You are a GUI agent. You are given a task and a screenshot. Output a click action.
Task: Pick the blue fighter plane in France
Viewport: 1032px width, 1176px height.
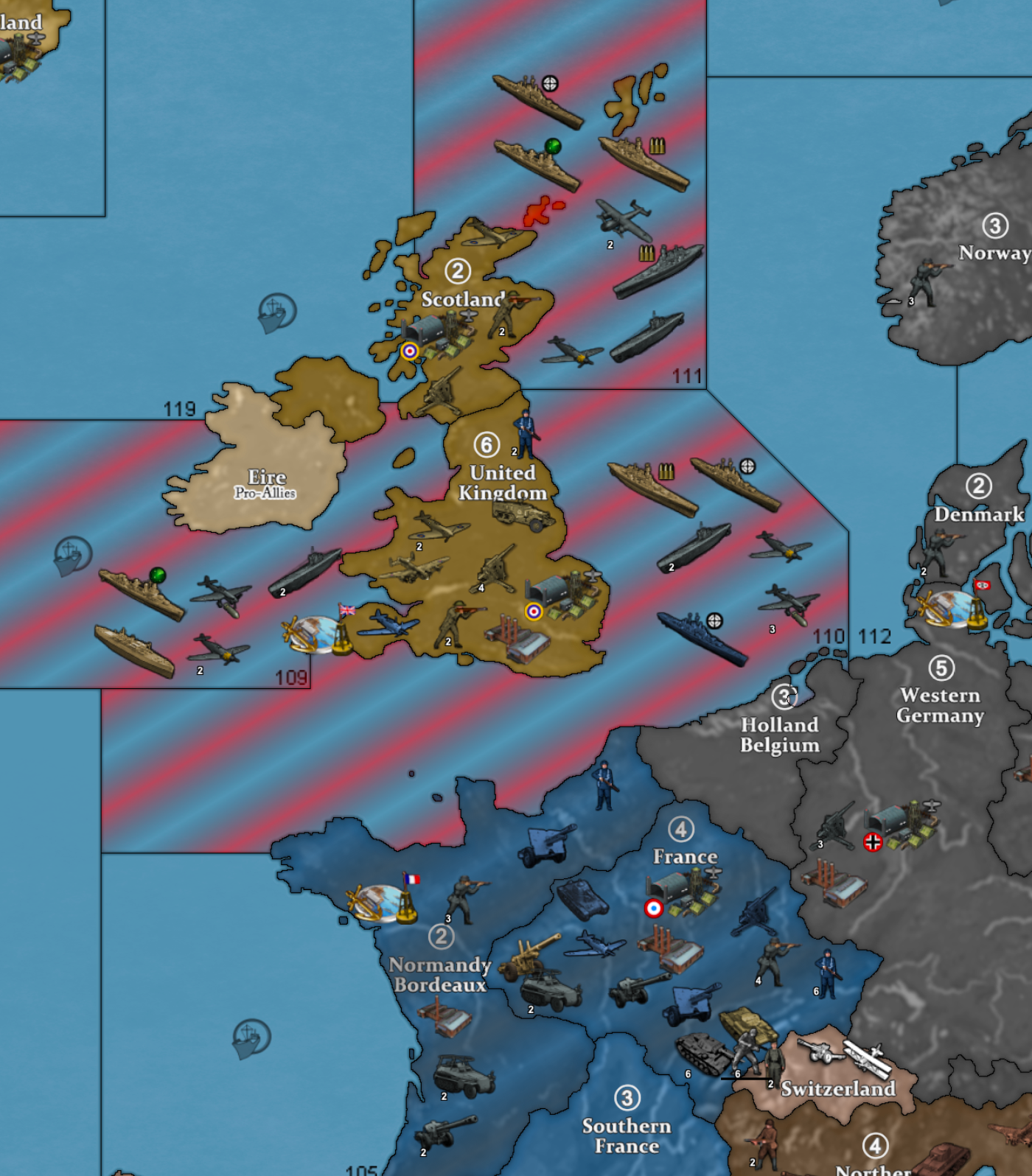pos(596,944)
